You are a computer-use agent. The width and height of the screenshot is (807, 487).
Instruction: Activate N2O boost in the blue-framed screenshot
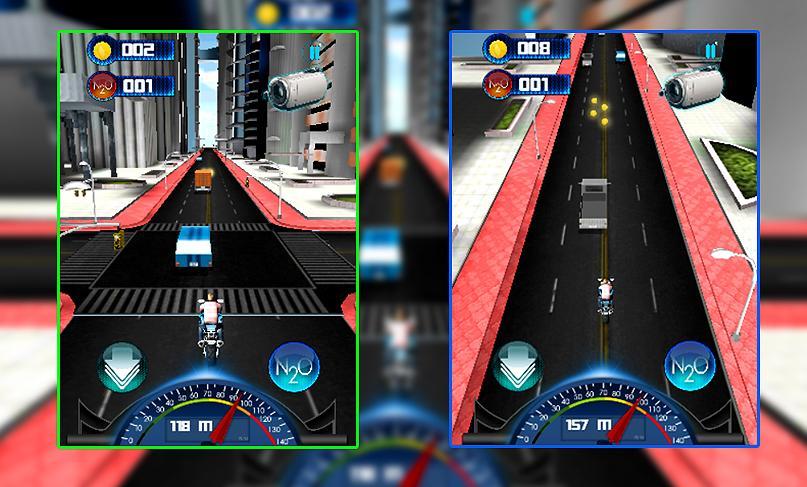click(688, 368)
